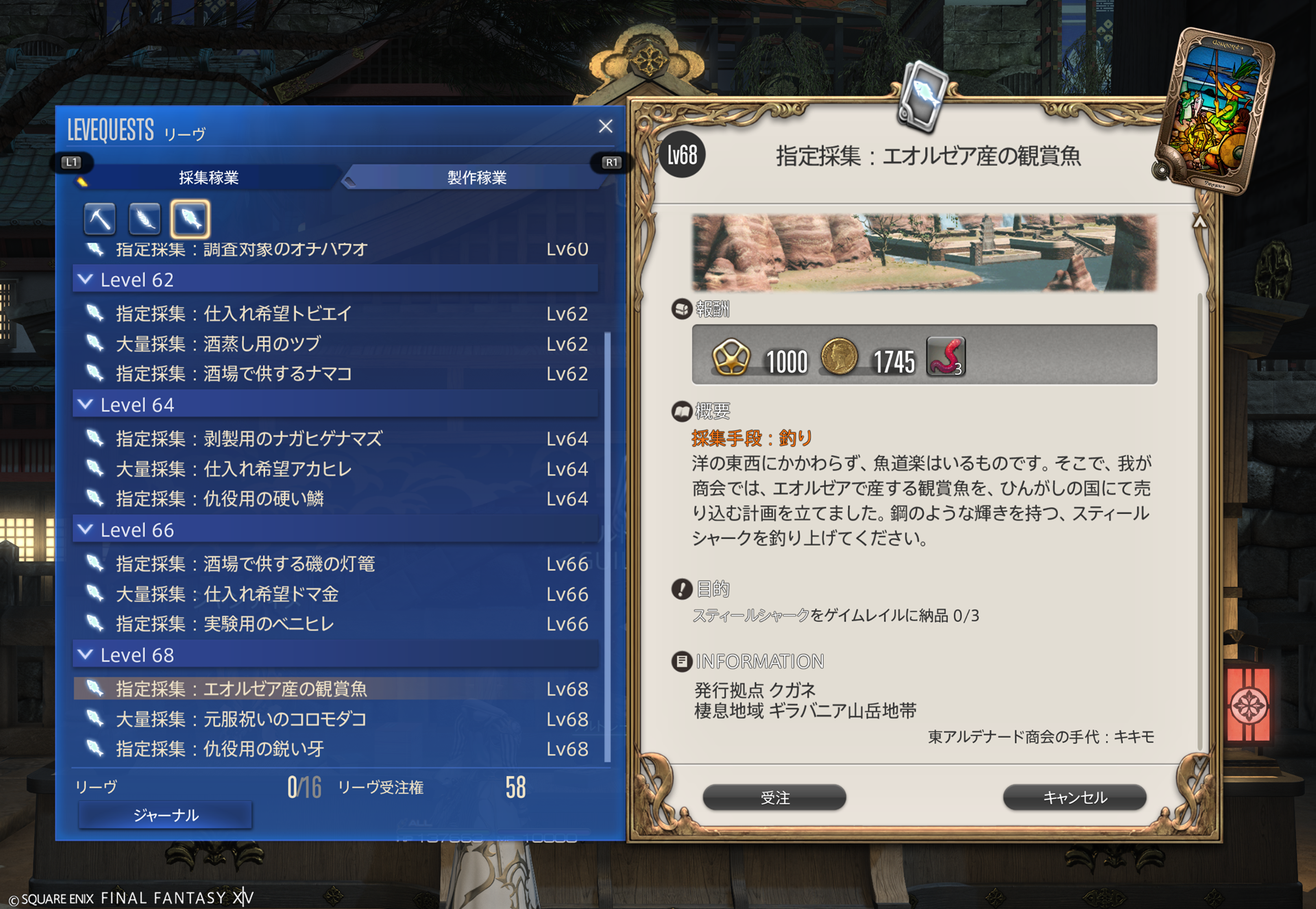The image size is (1316, 909).
Task: Collapse the Level 64 group header
Action: 86,404
